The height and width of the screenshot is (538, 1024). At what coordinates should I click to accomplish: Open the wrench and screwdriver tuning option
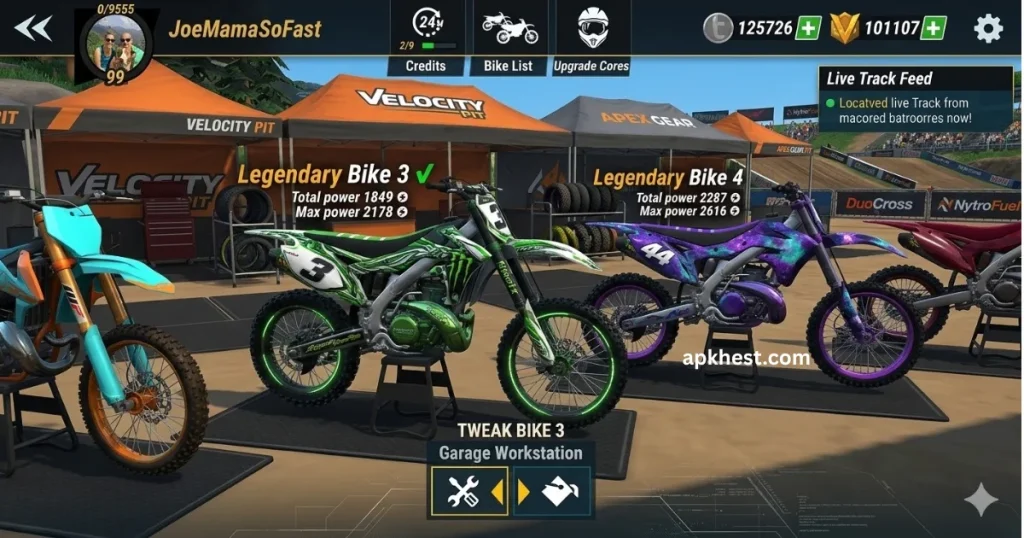[465, 492]
